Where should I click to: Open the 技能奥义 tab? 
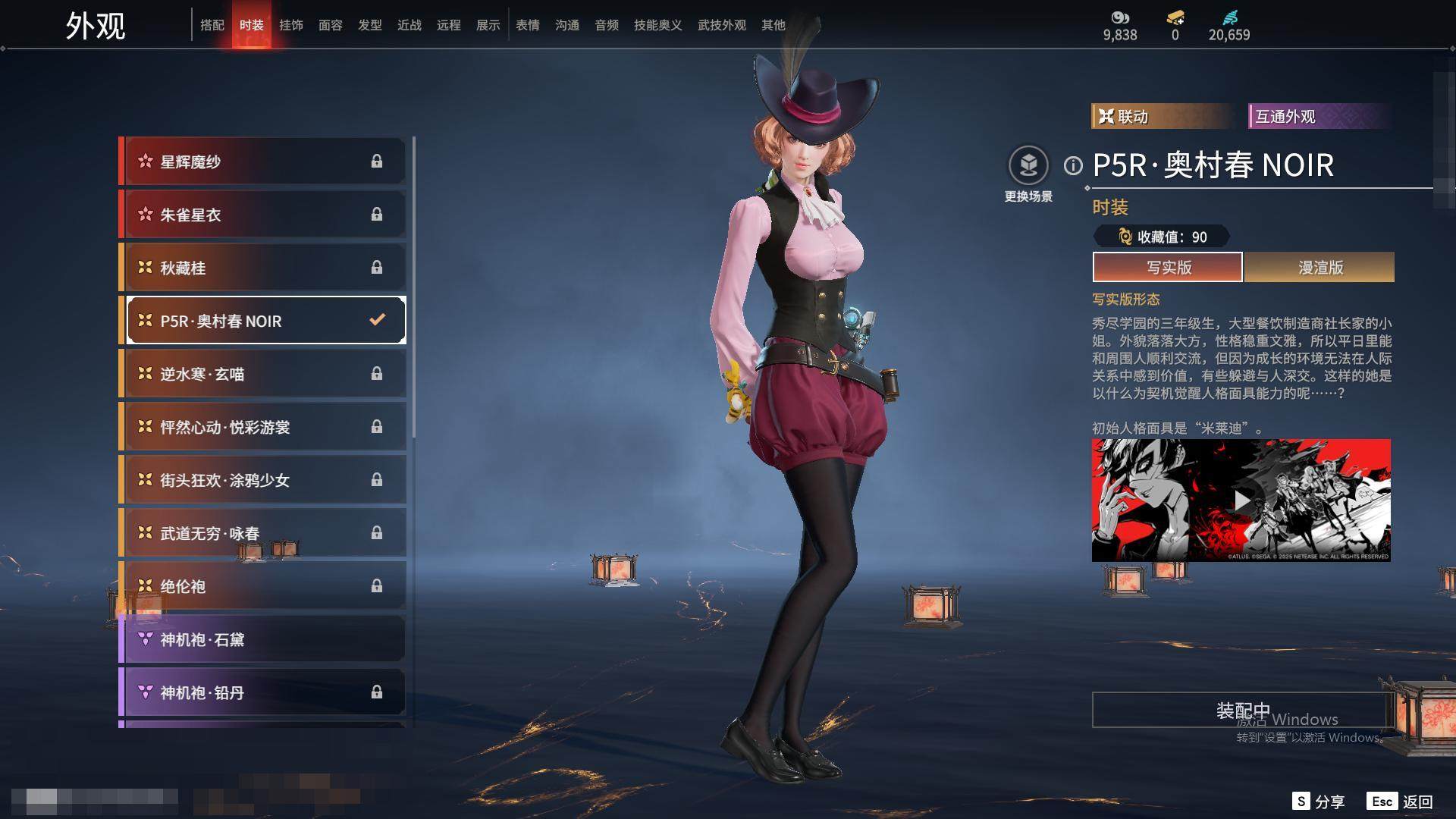[x=657, y=25]
